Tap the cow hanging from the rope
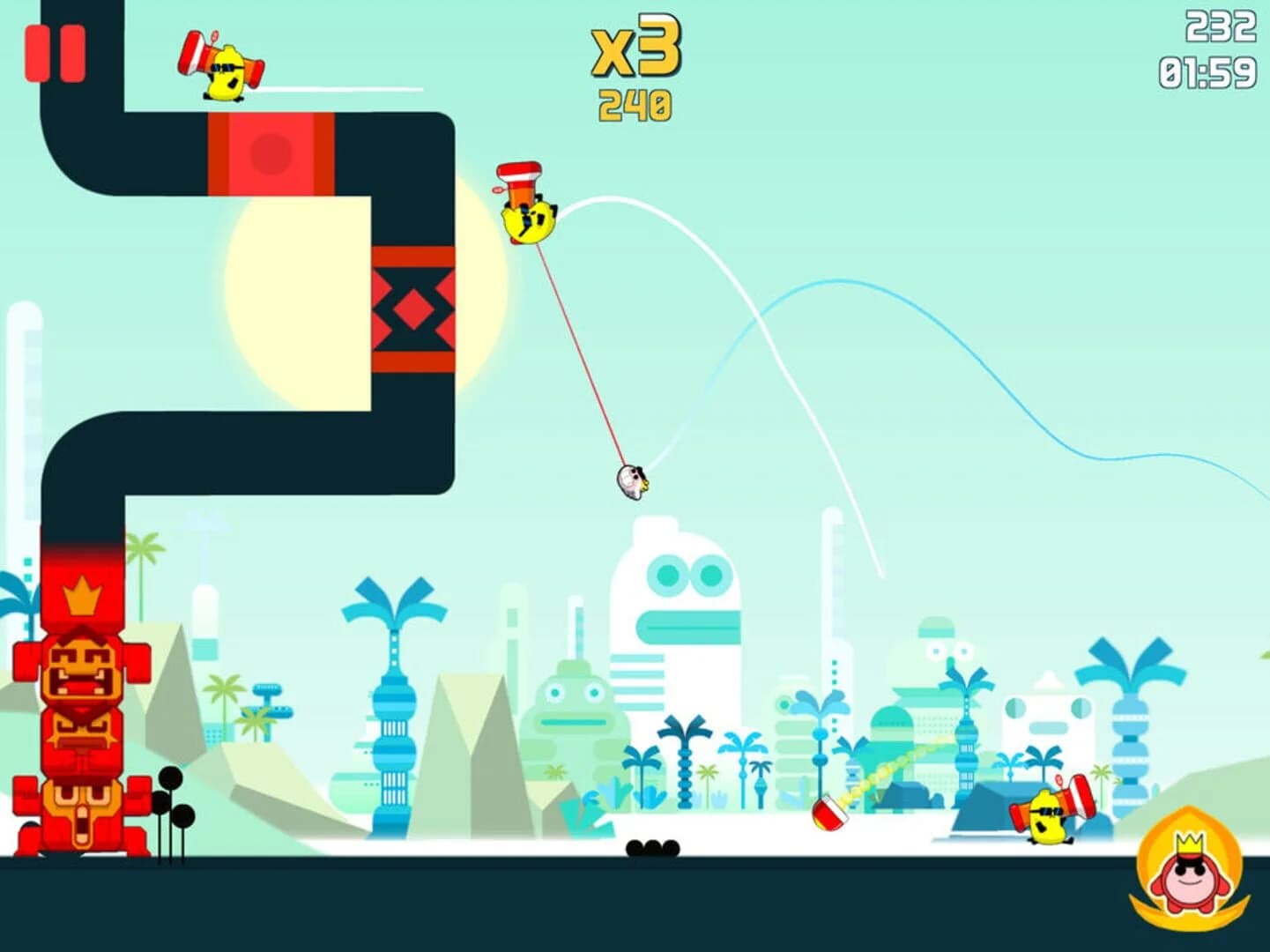 click(635, 483)
